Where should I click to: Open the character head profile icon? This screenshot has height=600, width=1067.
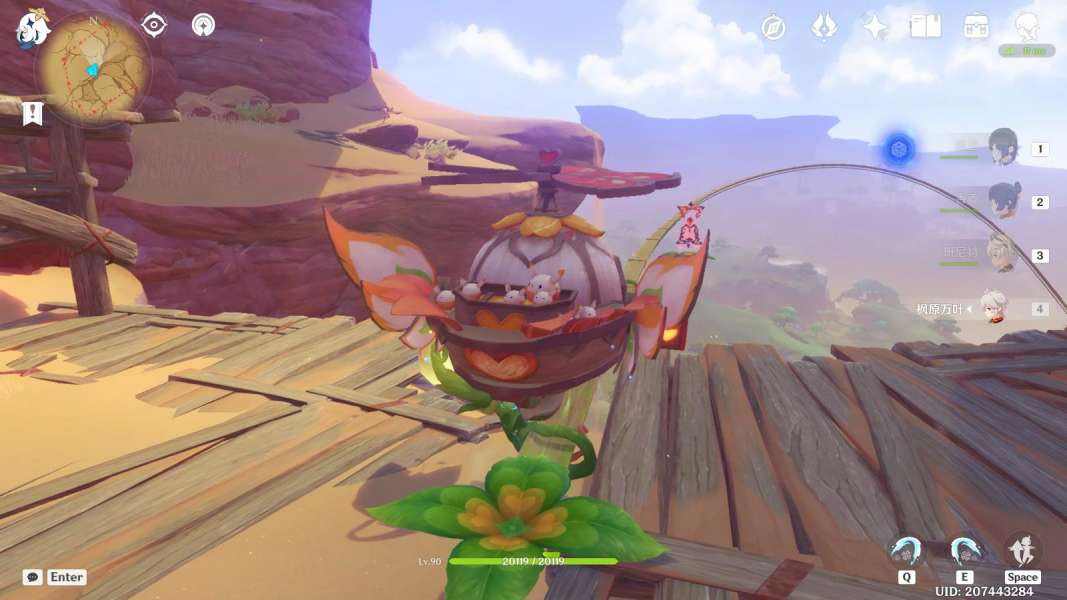1026,25
